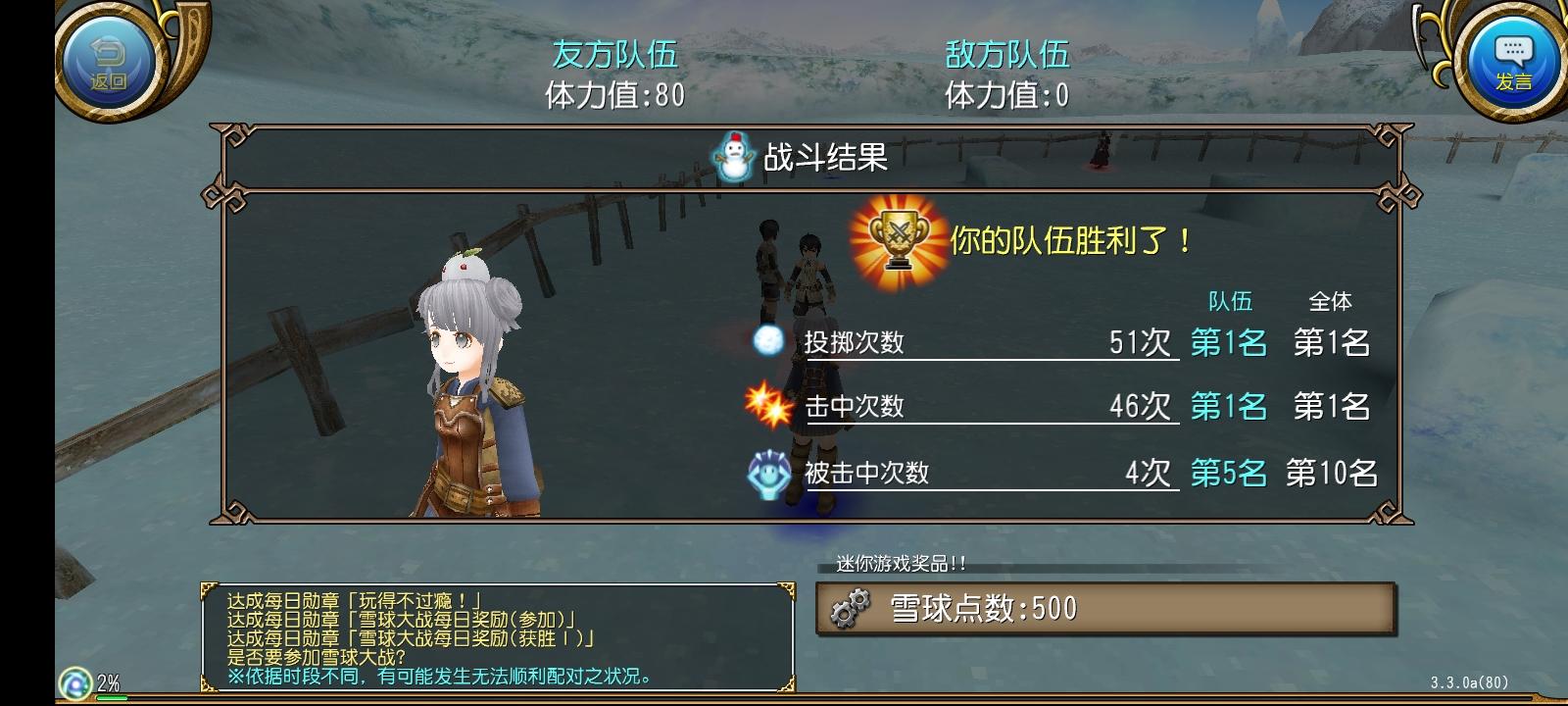This screenshot has height=706, width=1568.
Task: Click the chat bubble icon on 发言 button
Action: click(x=1512, y=47)
